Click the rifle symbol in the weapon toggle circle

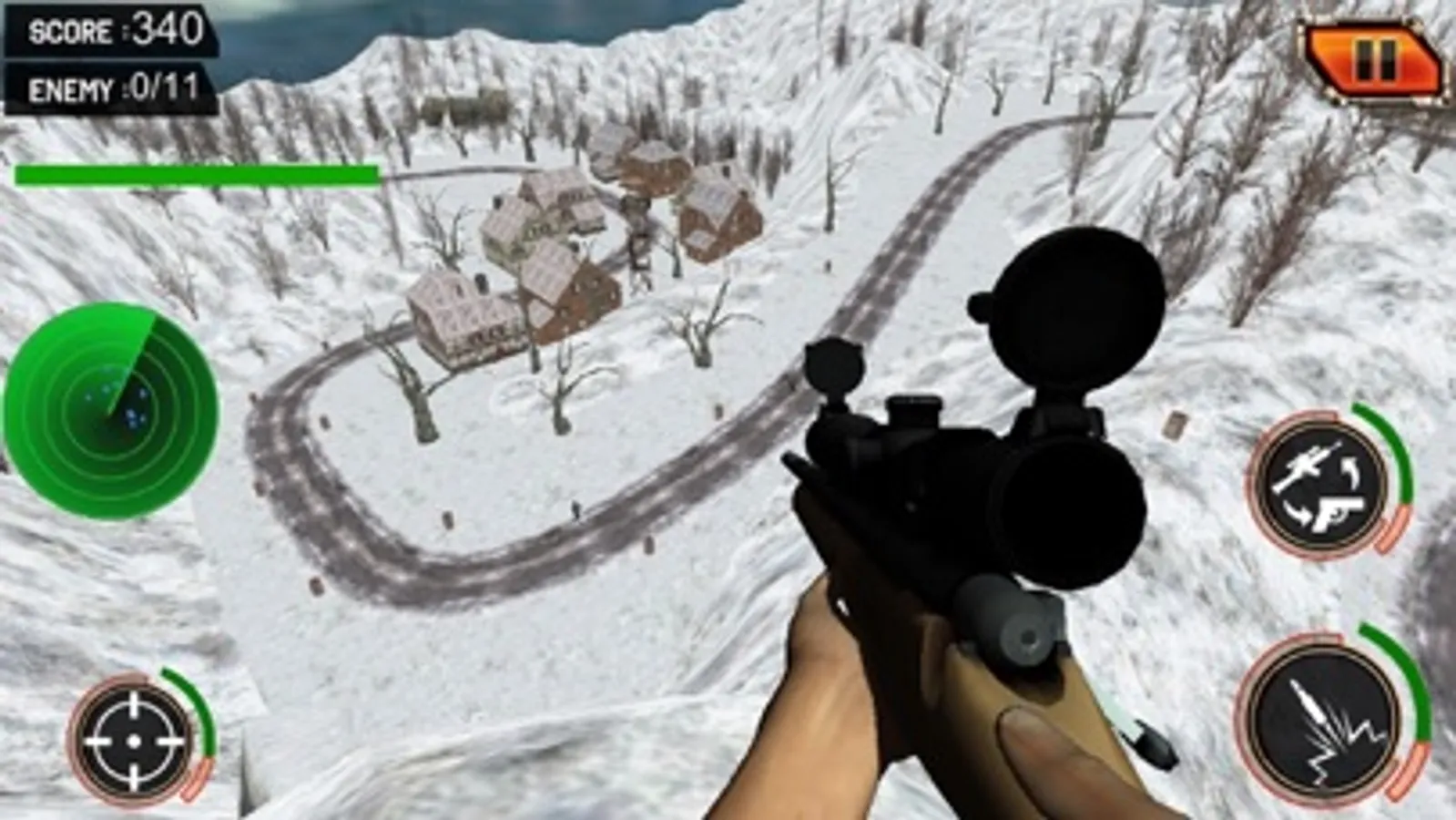tap(1308, 463)
